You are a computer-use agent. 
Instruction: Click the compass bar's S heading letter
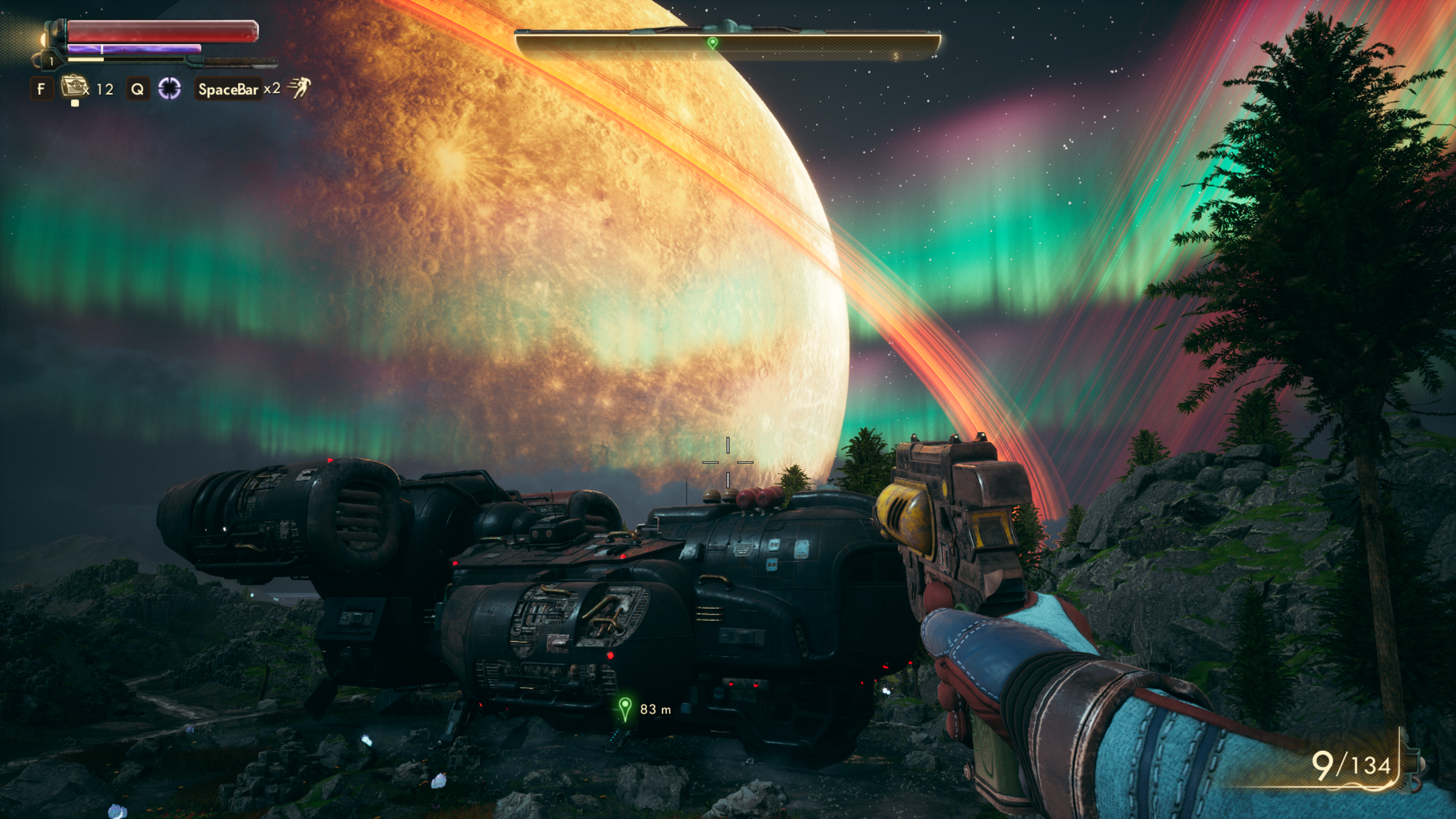point(896,56)
